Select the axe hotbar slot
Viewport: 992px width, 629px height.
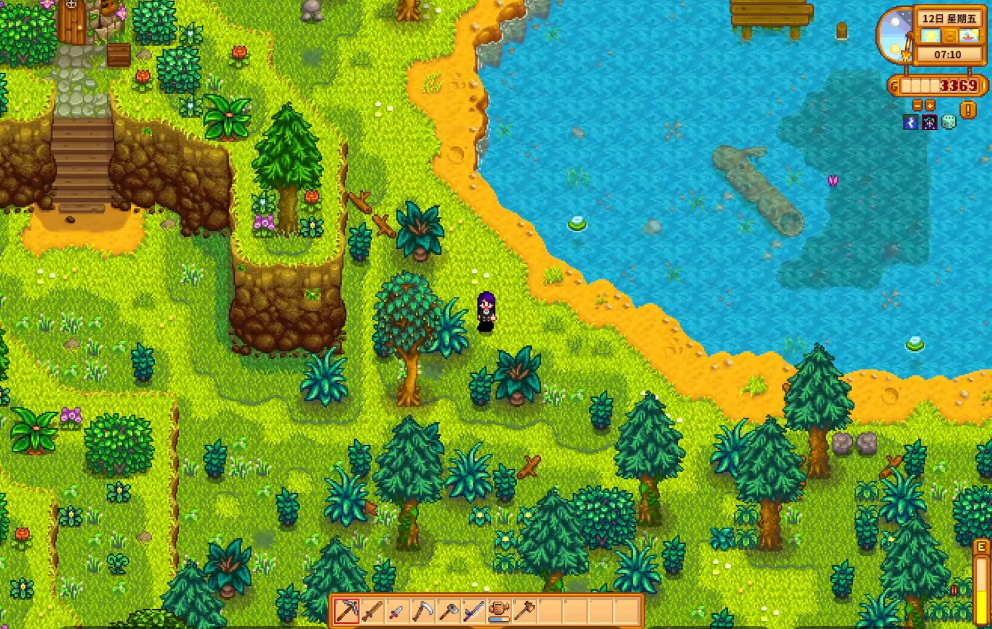click(448, 611)
